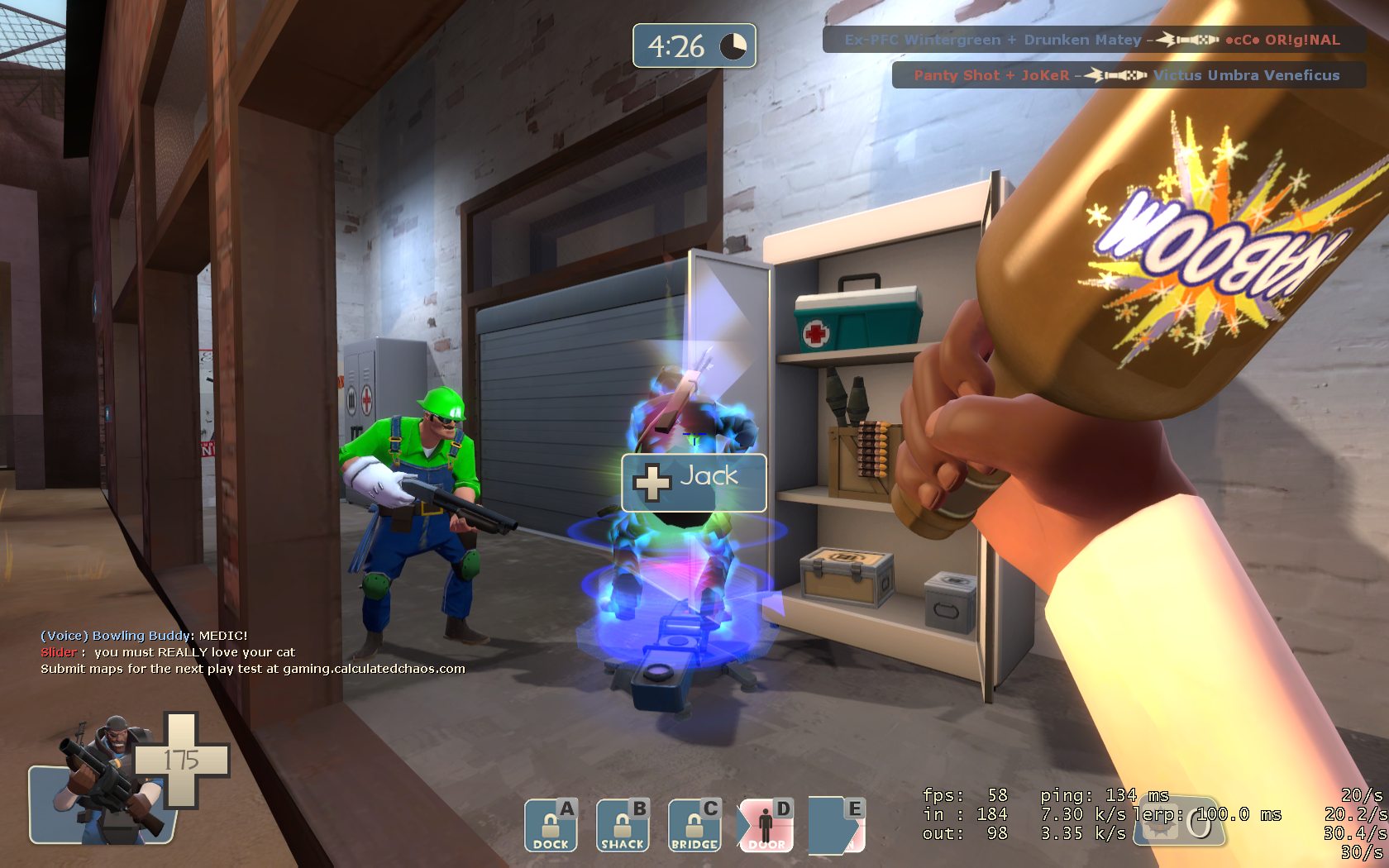Choose the Door control point D icon
Screen dimensions: 1389x868
coord(766,826)
